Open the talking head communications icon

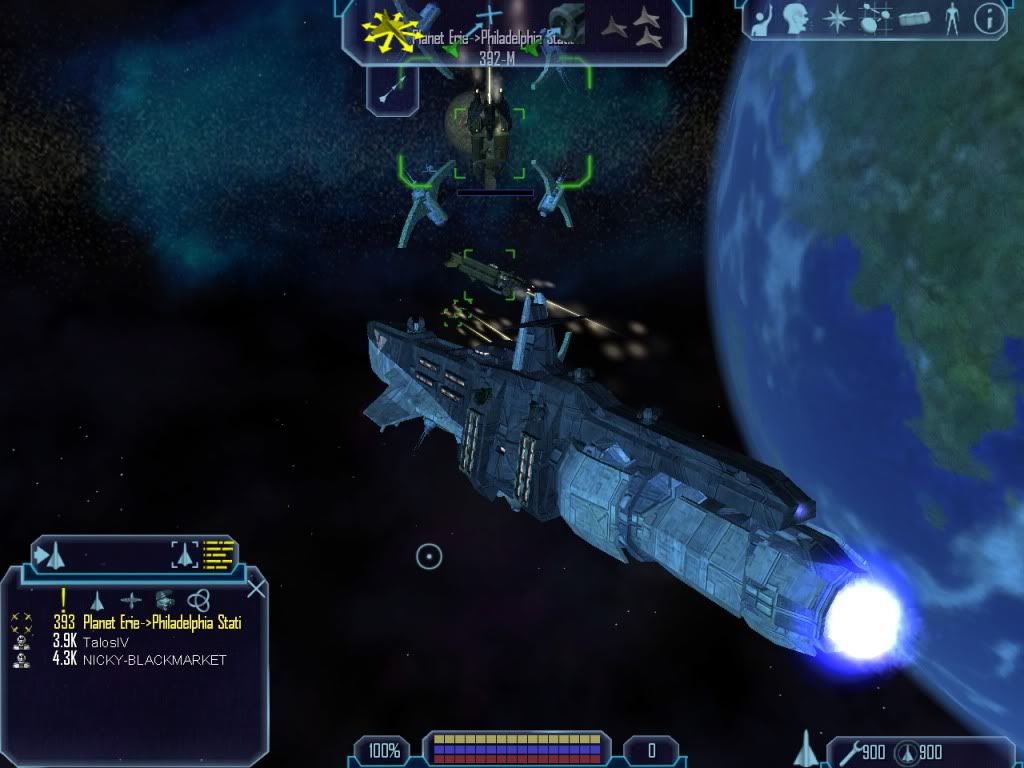click(796, 17)
